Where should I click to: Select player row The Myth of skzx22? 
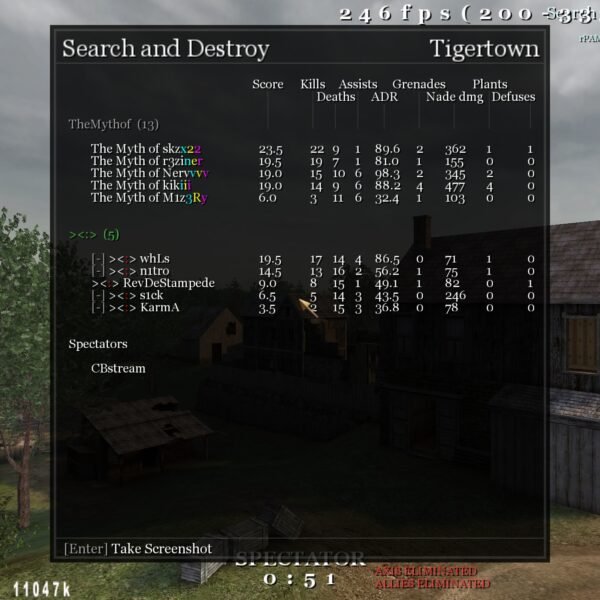[x=146, y=149]
